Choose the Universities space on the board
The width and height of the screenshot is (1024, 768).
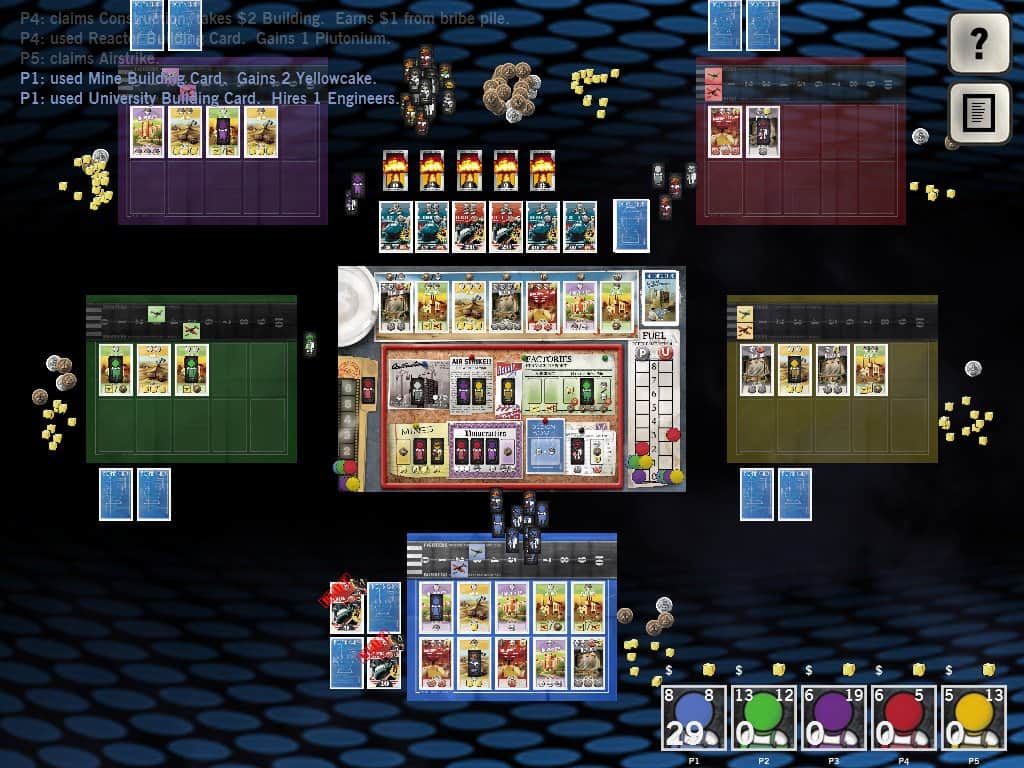point(484,447)
